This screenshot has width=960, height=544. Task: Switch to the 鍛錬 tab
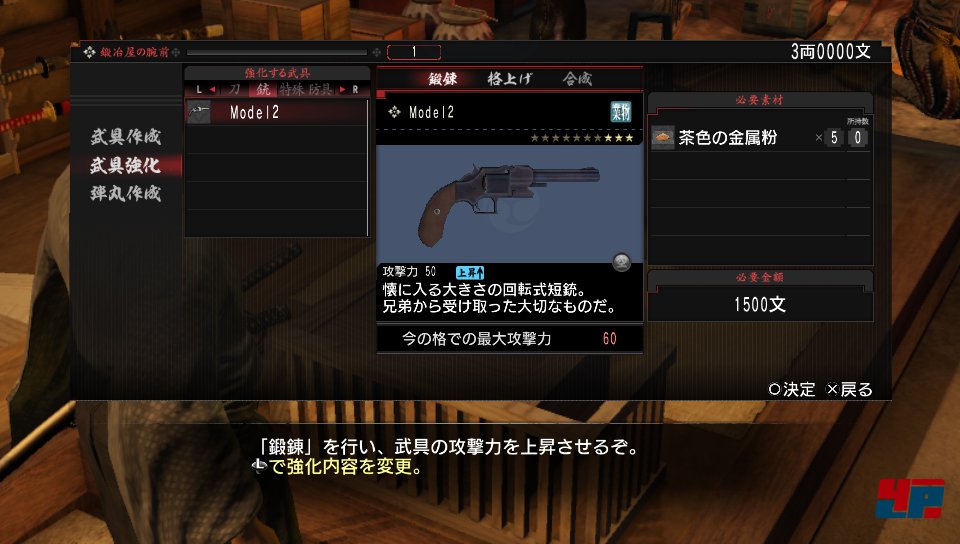pyautogui.click(x=442, y=78)
